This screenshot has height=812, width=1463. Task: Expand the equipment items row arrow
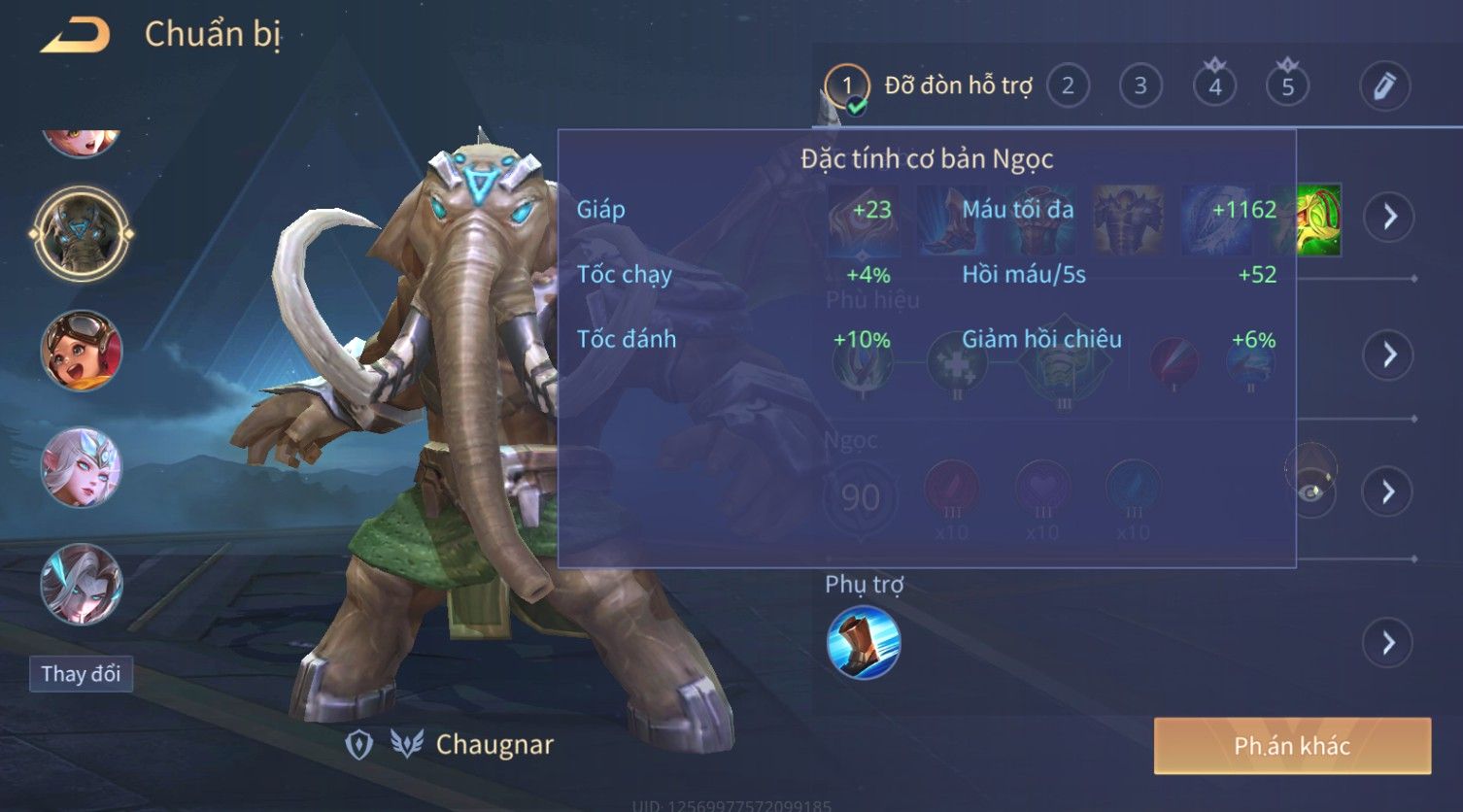1389,217
